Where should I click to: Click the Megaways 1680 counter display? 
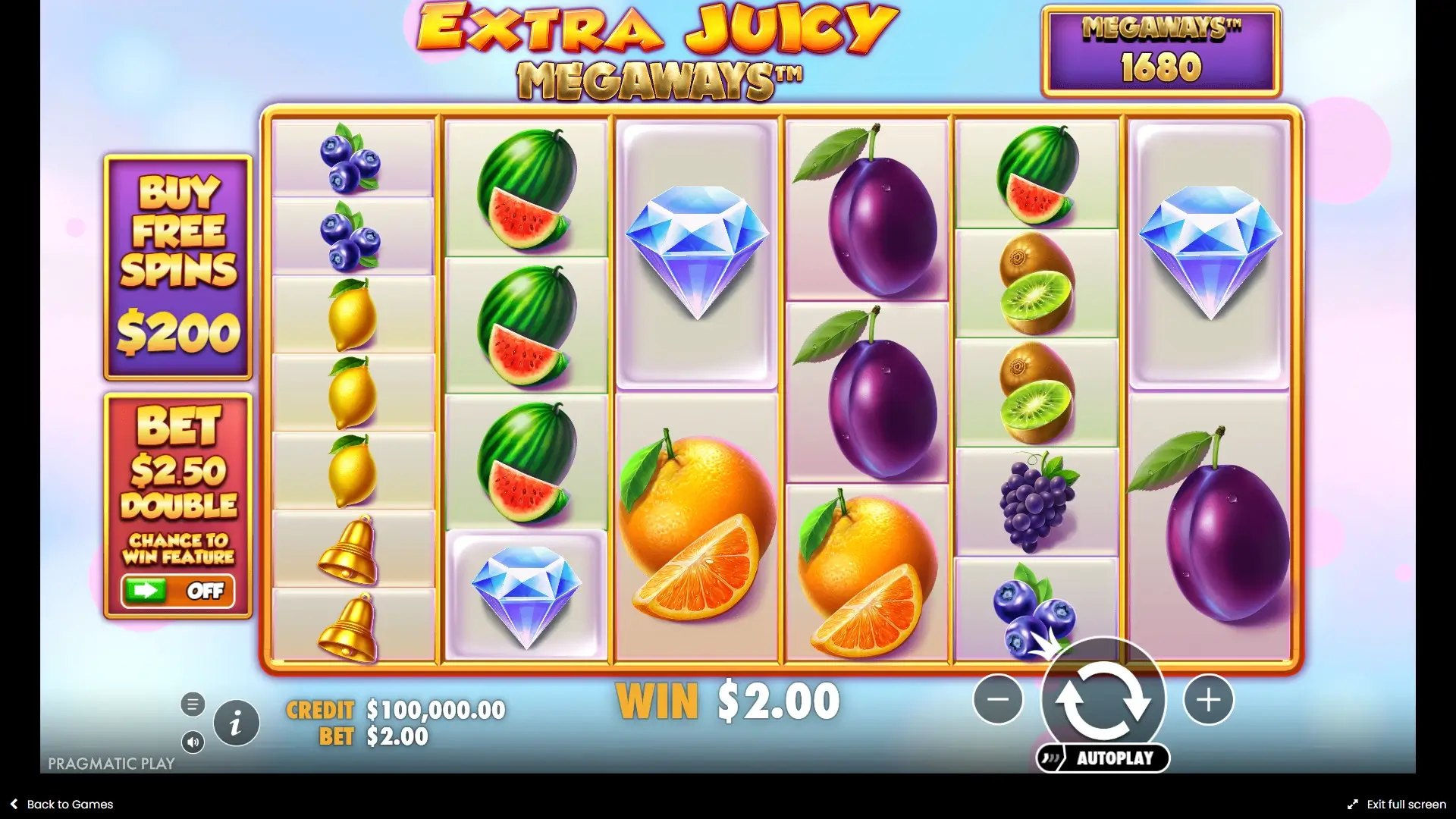coord(1162,49)
